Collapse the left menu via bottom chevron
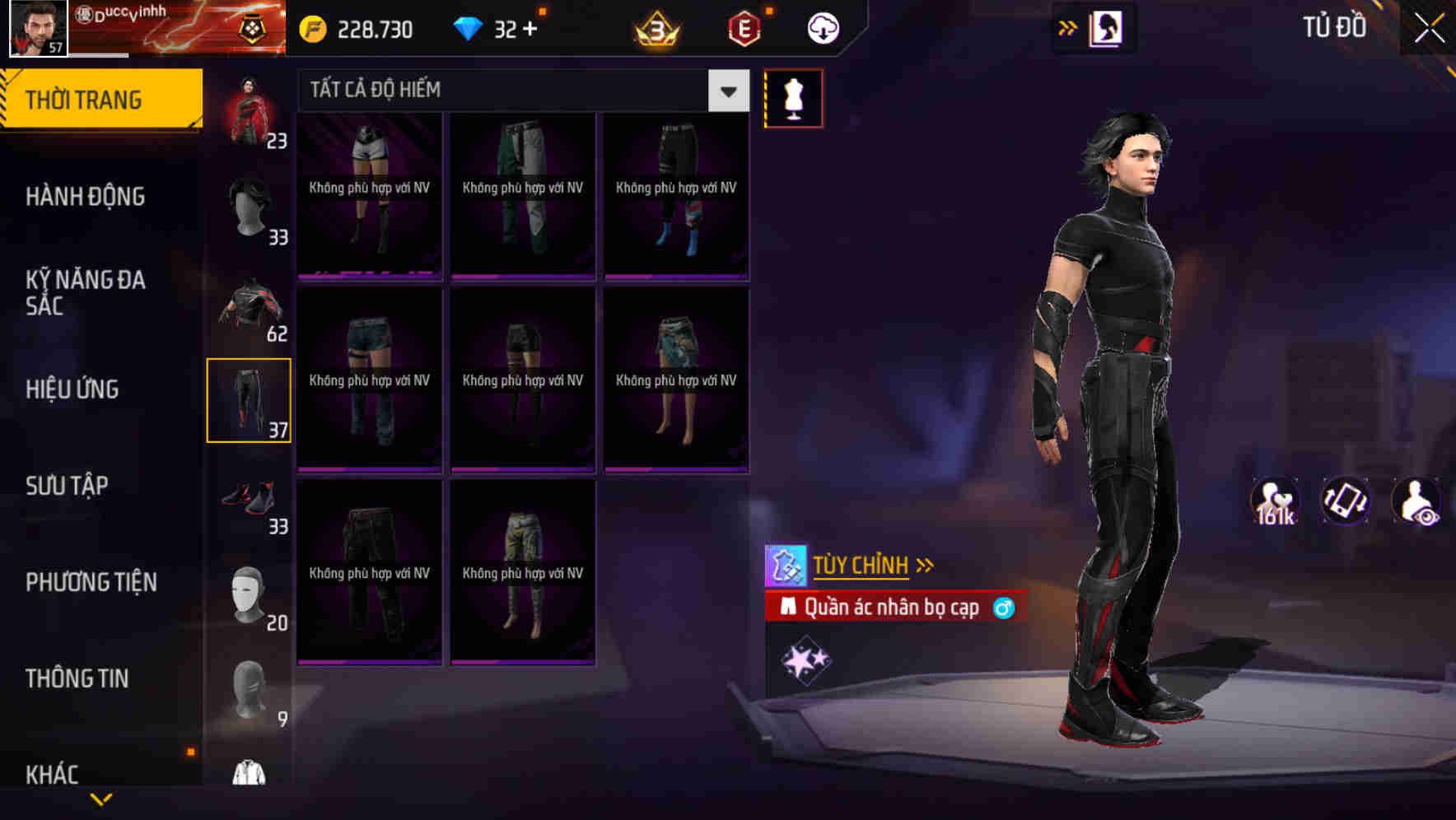 pyautogui.click(x=101, y=800)
